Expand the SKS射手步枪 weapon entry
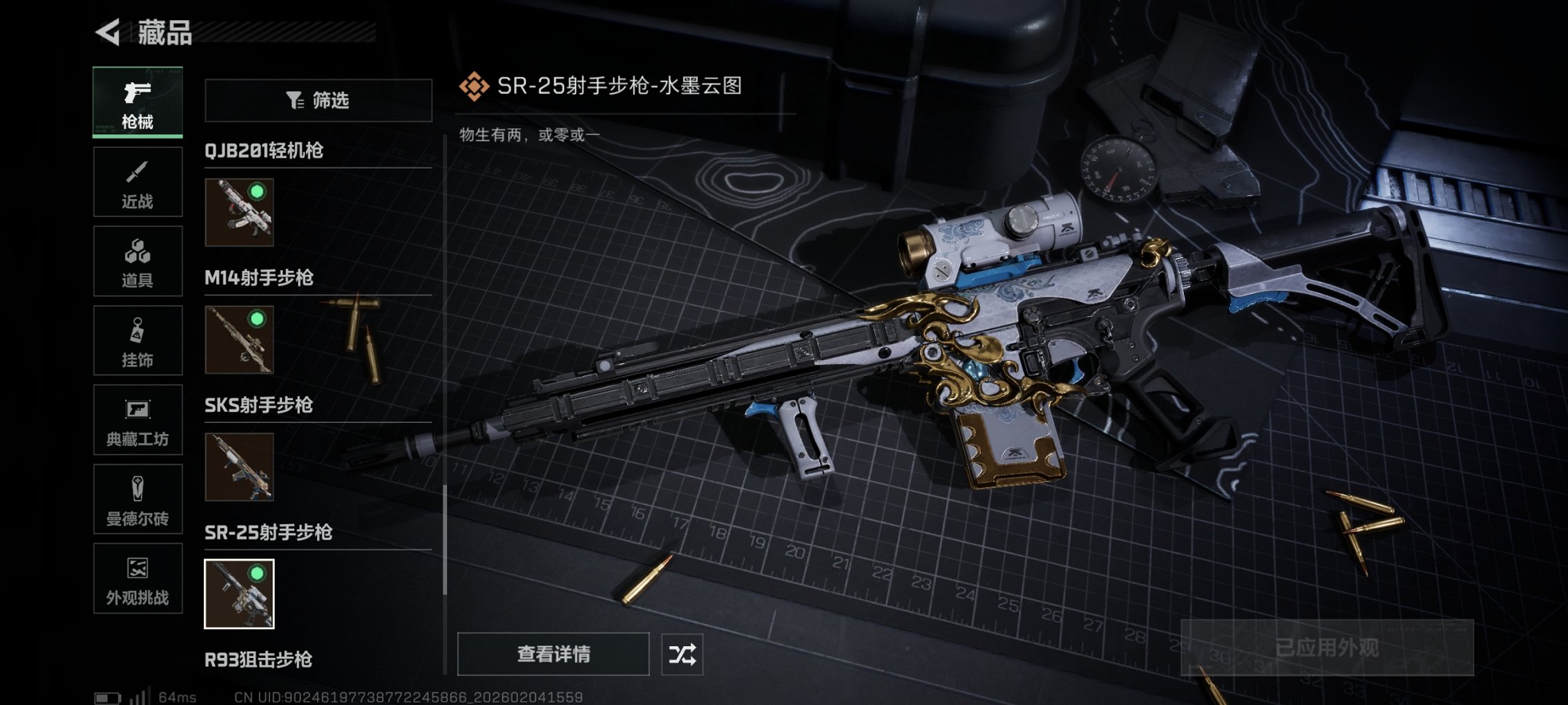Viewport: 1568px width, 705px height. coord(259,406)
